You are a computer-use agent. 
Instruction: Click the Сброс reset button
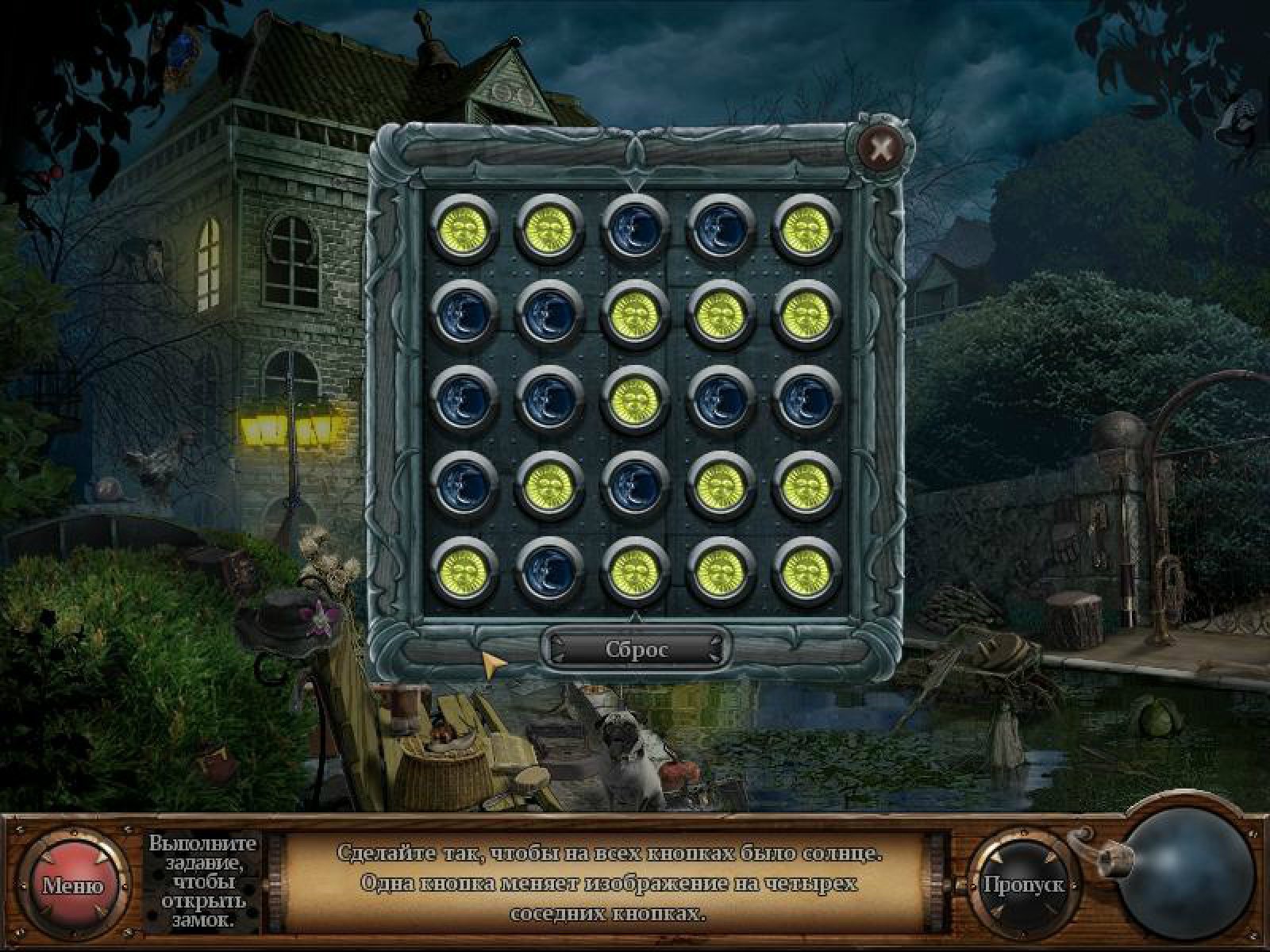[x=636, y=650]
